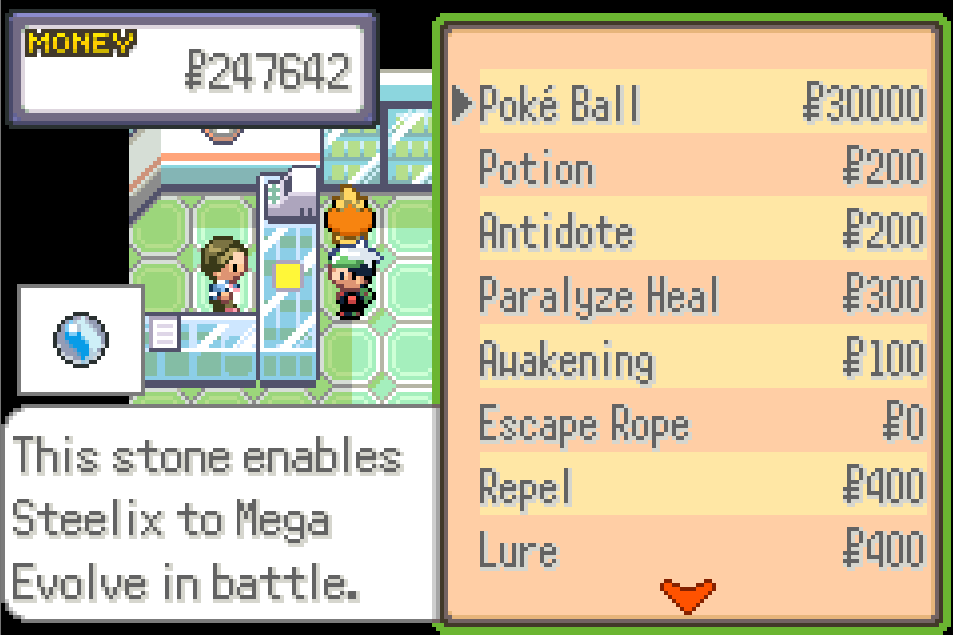
Task: Click the blue mega stone item icon
Action: [80, 339]
